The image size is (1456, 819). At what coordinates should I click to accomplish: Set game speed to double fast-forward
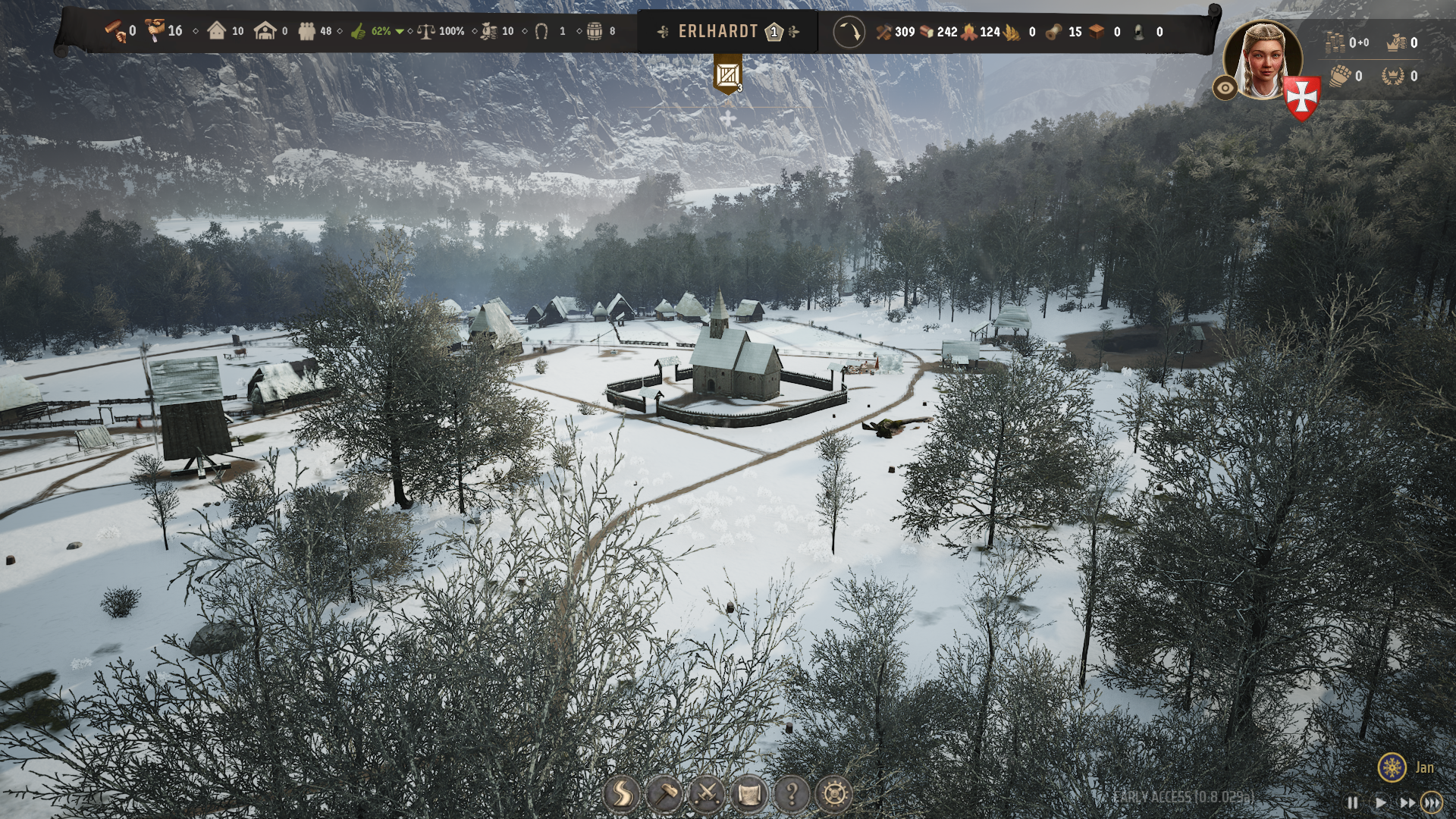1407,802
